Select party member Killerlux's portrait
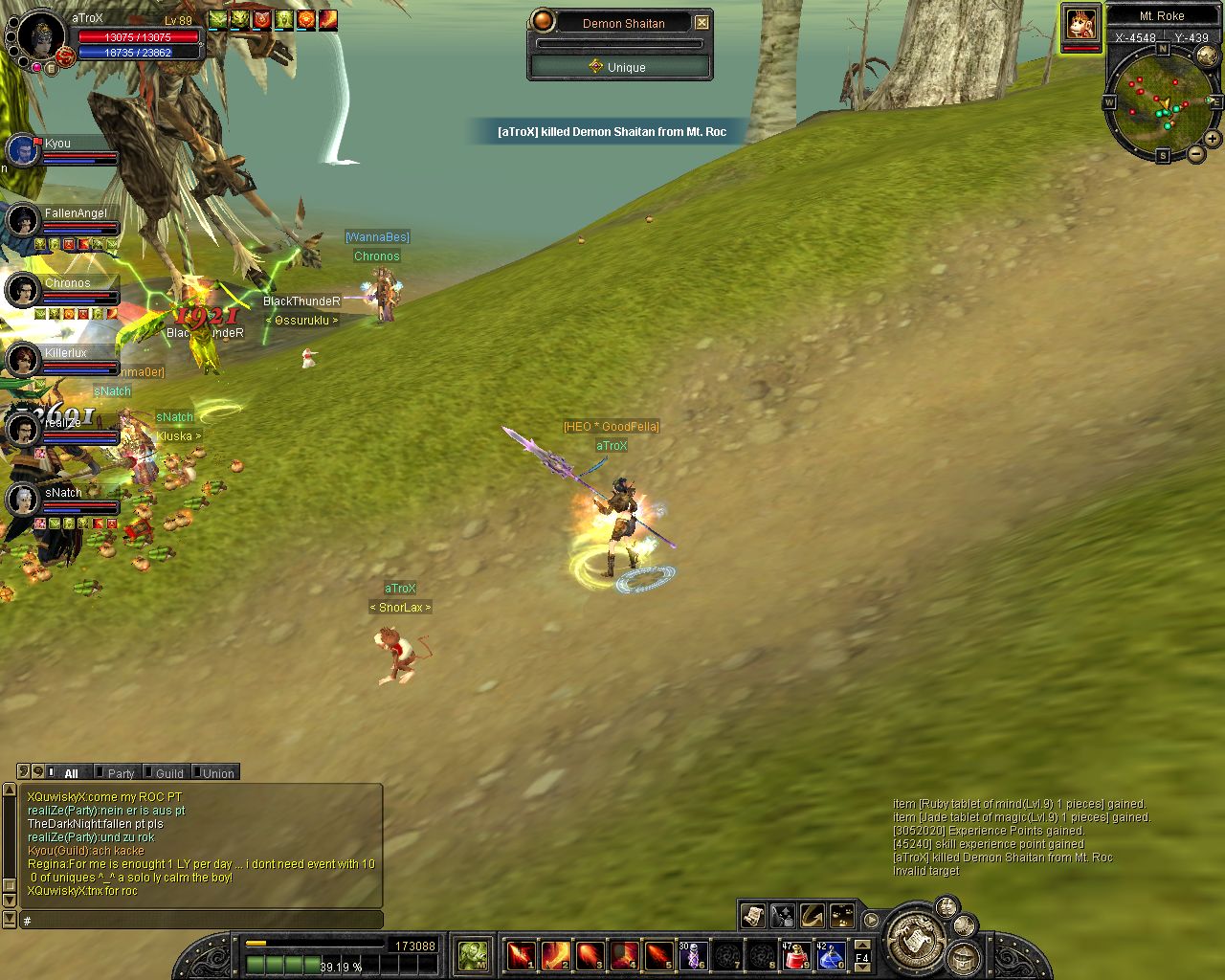This screenshot has width=1225, height=980. pos(23,360)
